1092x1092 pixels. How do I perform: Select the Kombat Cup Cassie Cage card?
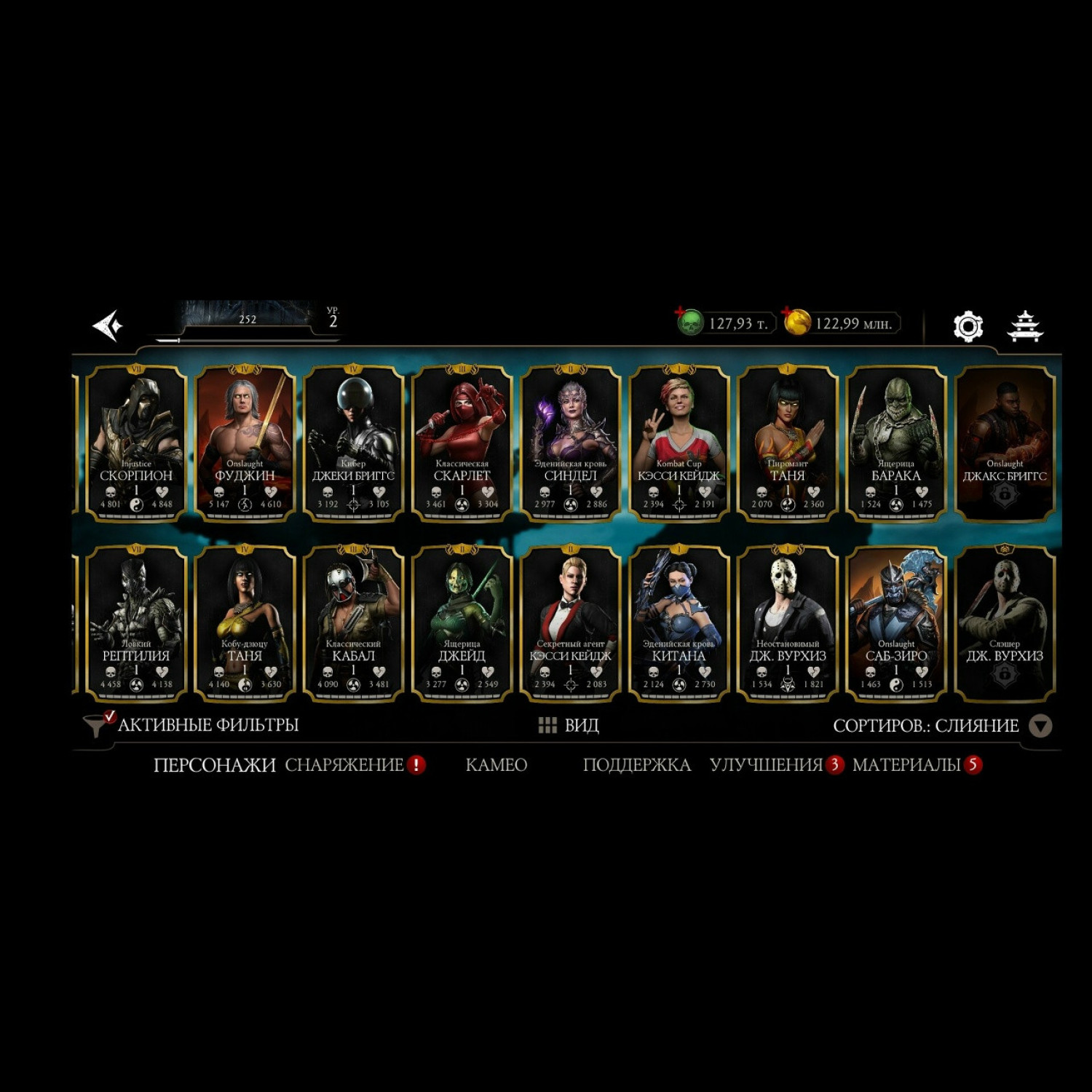[x=678, y=443]
